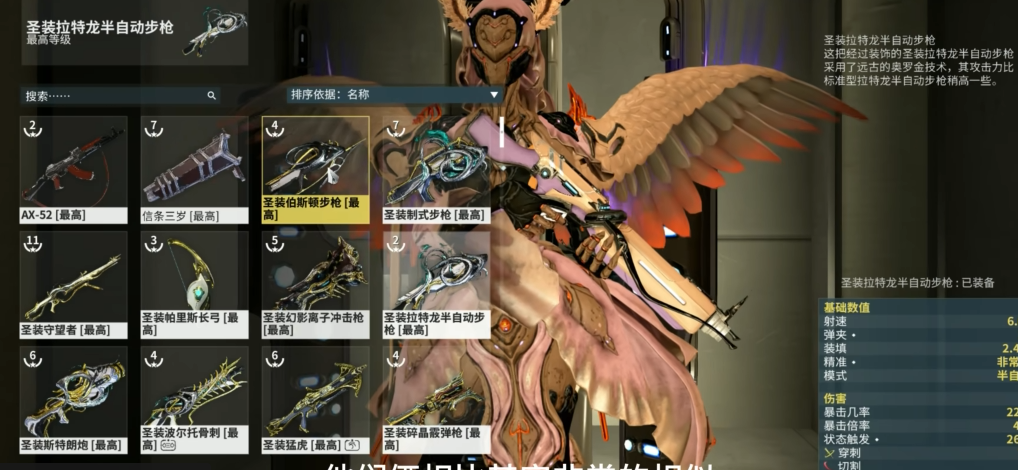Equip the 圣装拉特龙半自动步枪 tile

tap(436, 283)
